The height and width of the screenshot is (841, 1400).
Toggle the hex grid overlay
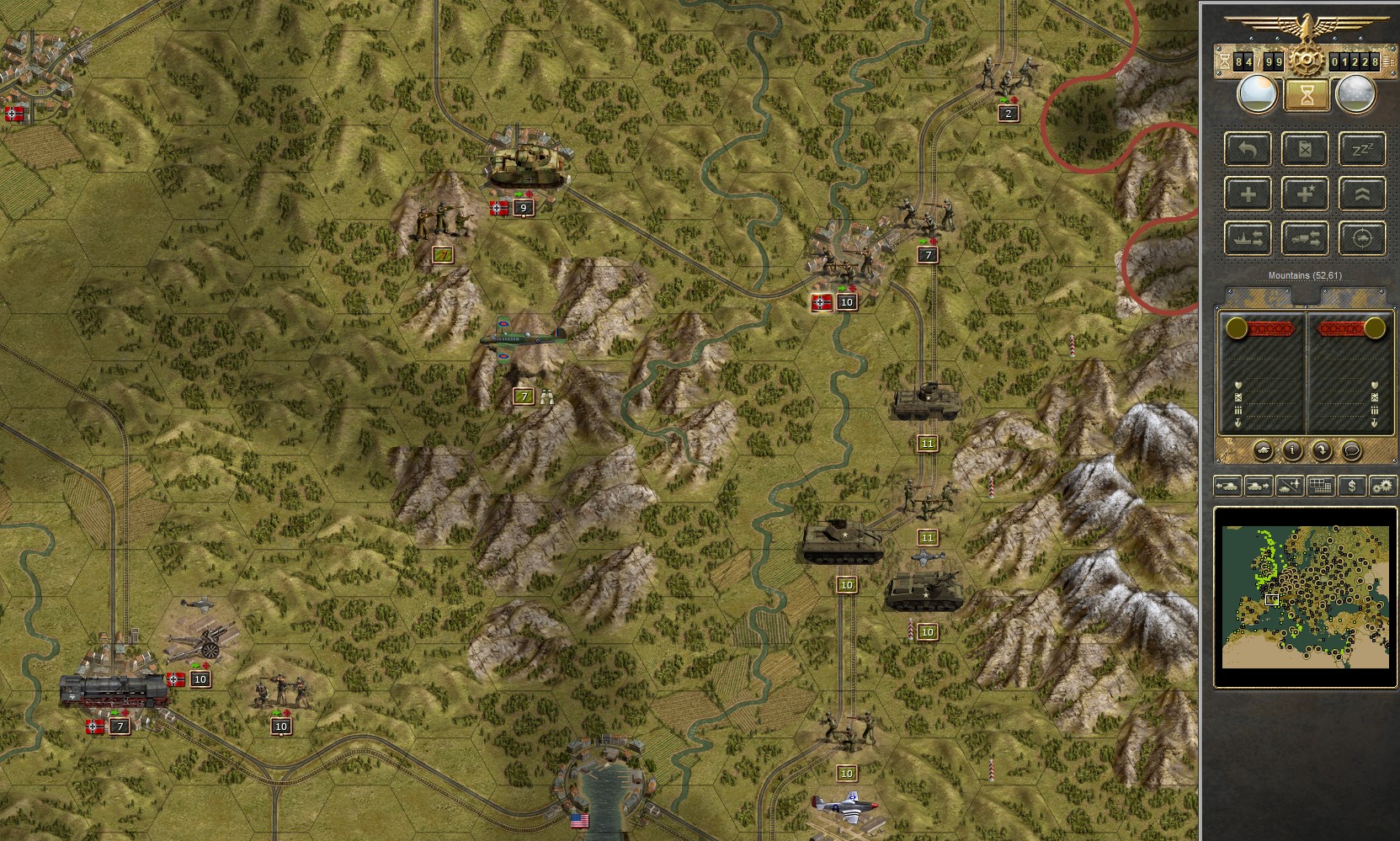click(1321, 487)
